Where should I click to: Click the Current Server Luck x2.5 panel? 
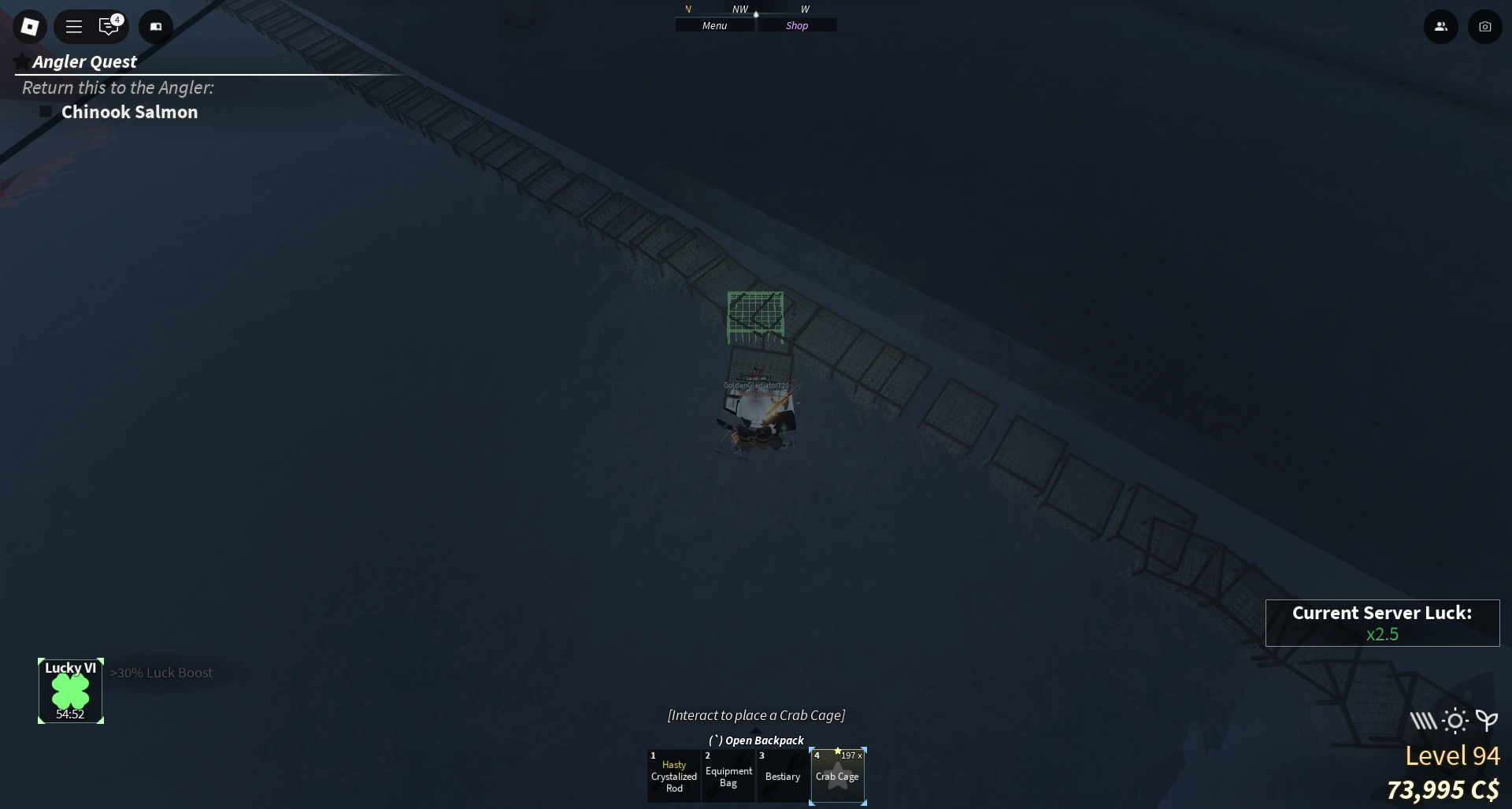tap(1383, 623)
